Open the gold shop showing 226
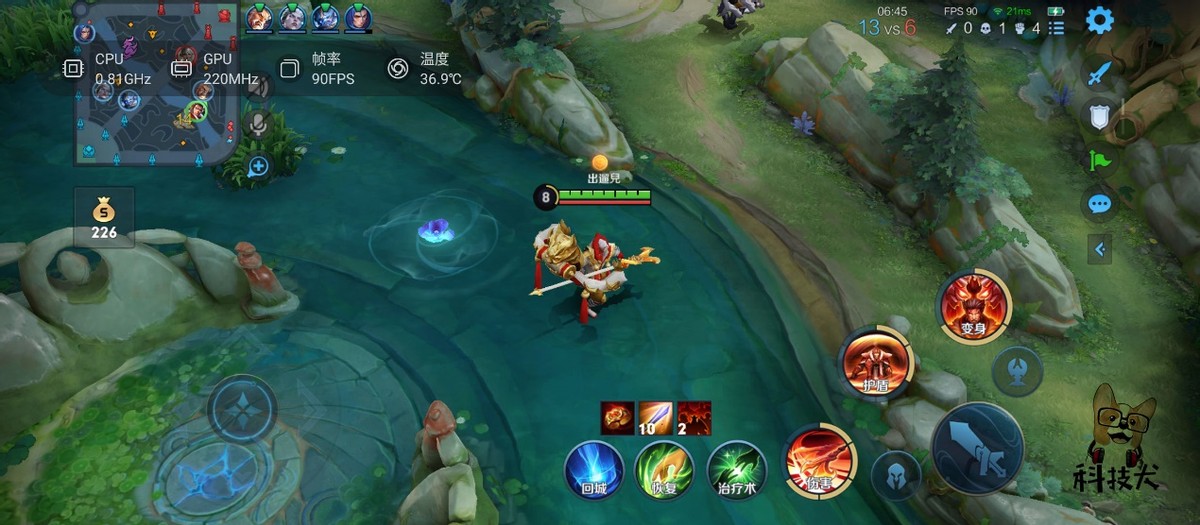The width and height of the screenshot is (1200, 525). (x=104, y=219)
